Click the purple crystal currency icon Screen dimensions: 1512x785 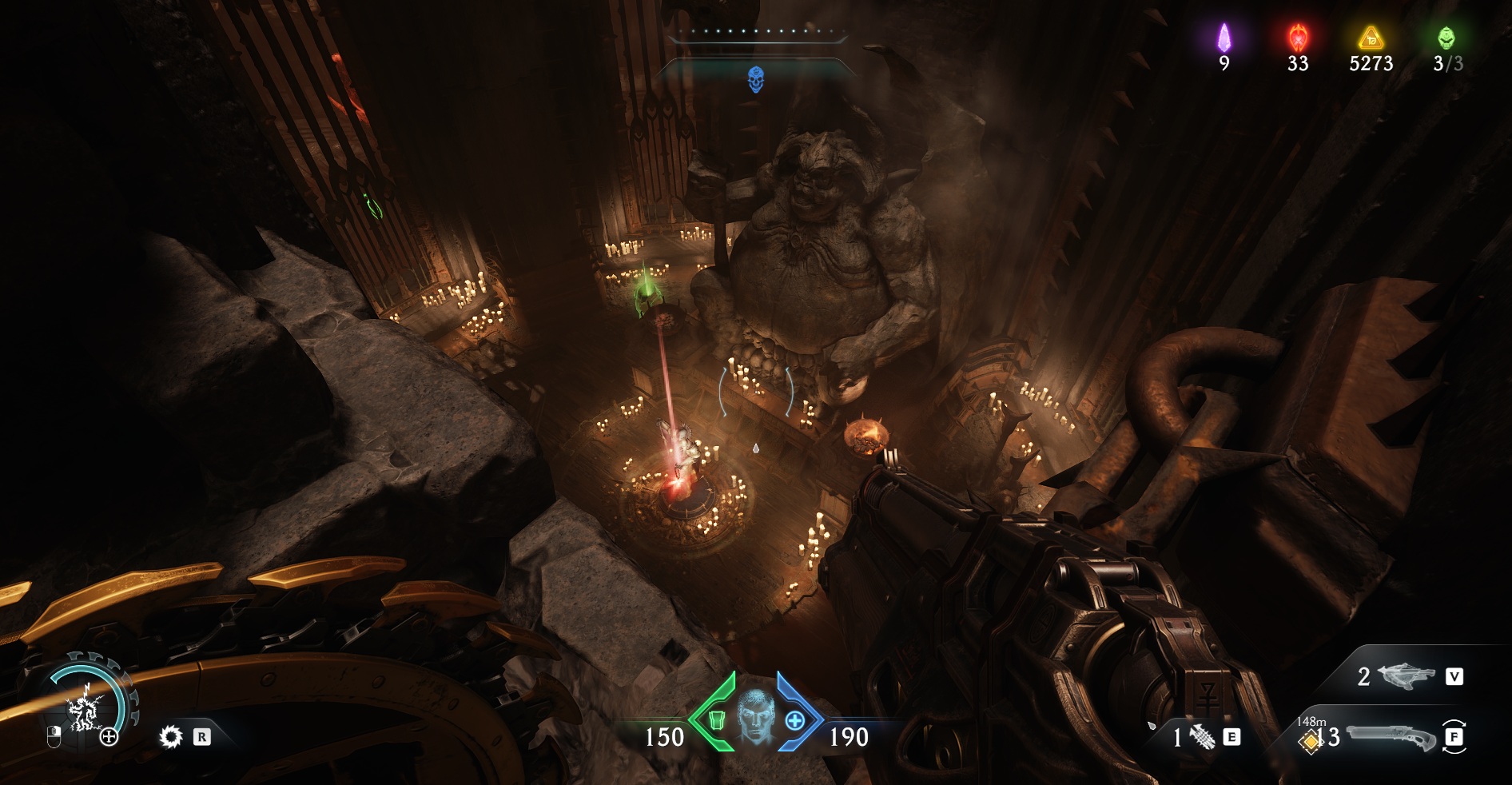click(x=1224, y=38)
